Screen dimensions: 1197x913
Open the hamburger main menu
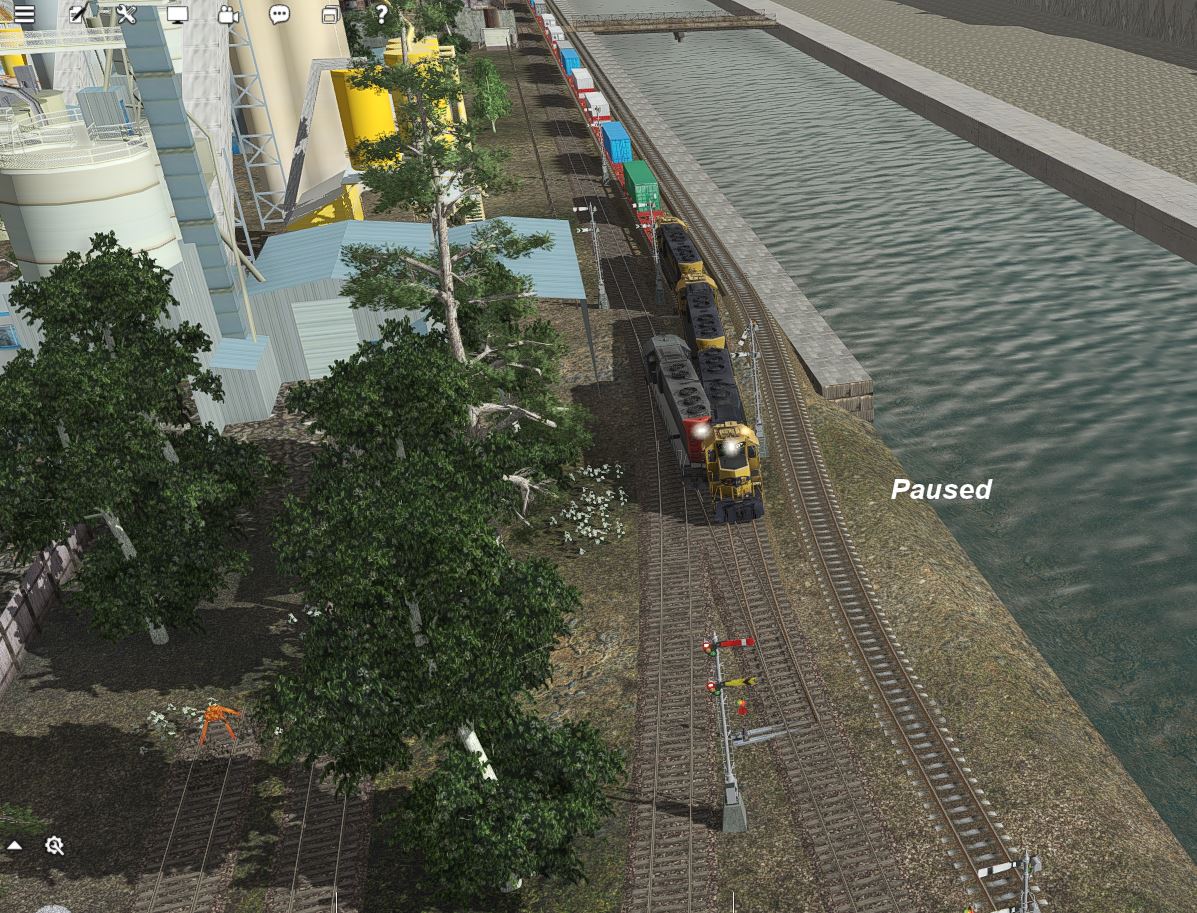(24, 15)
